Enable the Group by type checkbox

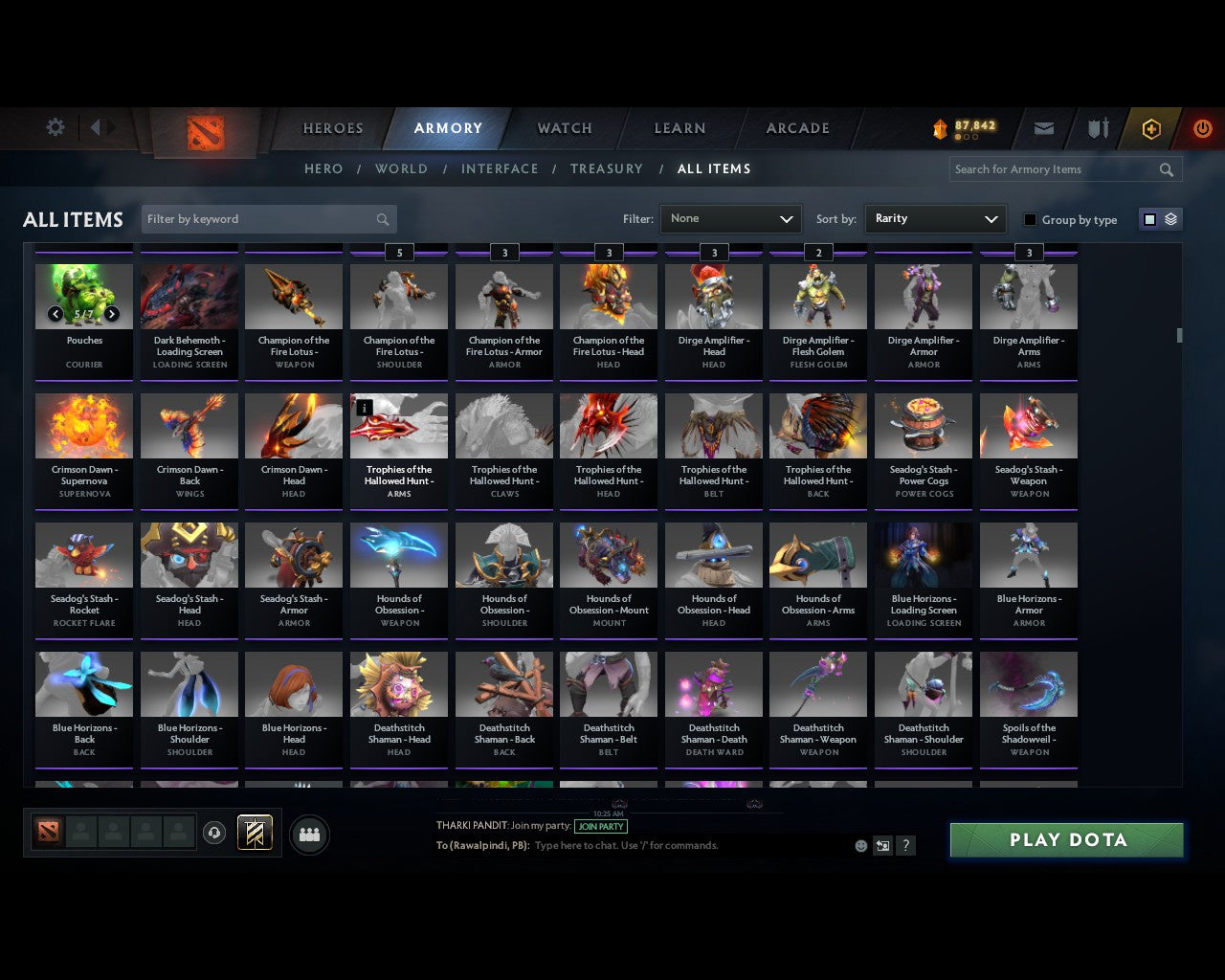pyautogui.click(x=1030, y=219)
